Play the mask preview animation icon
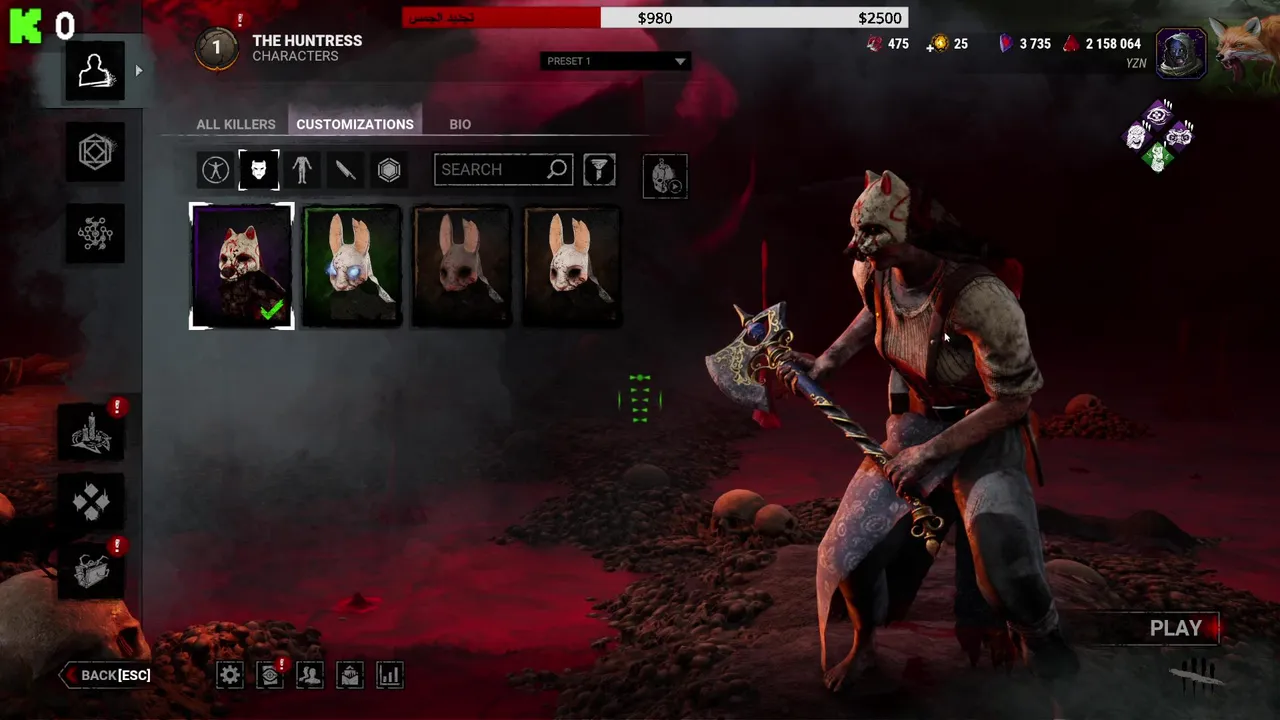1280x720 pixels. coord(665,177)
